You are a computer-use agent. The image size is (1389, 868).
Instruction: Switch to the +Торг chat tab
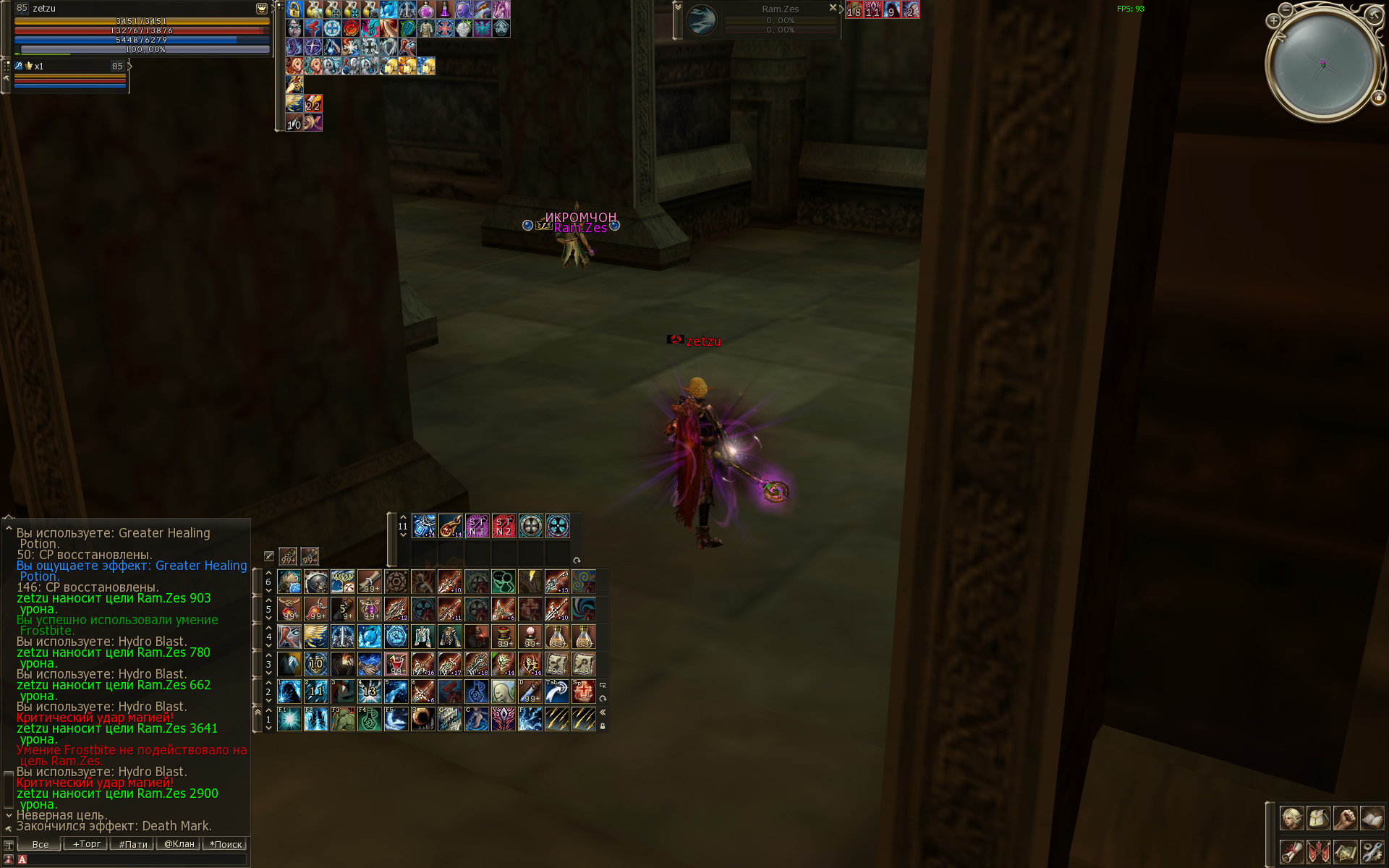click(x=86, y=844)
